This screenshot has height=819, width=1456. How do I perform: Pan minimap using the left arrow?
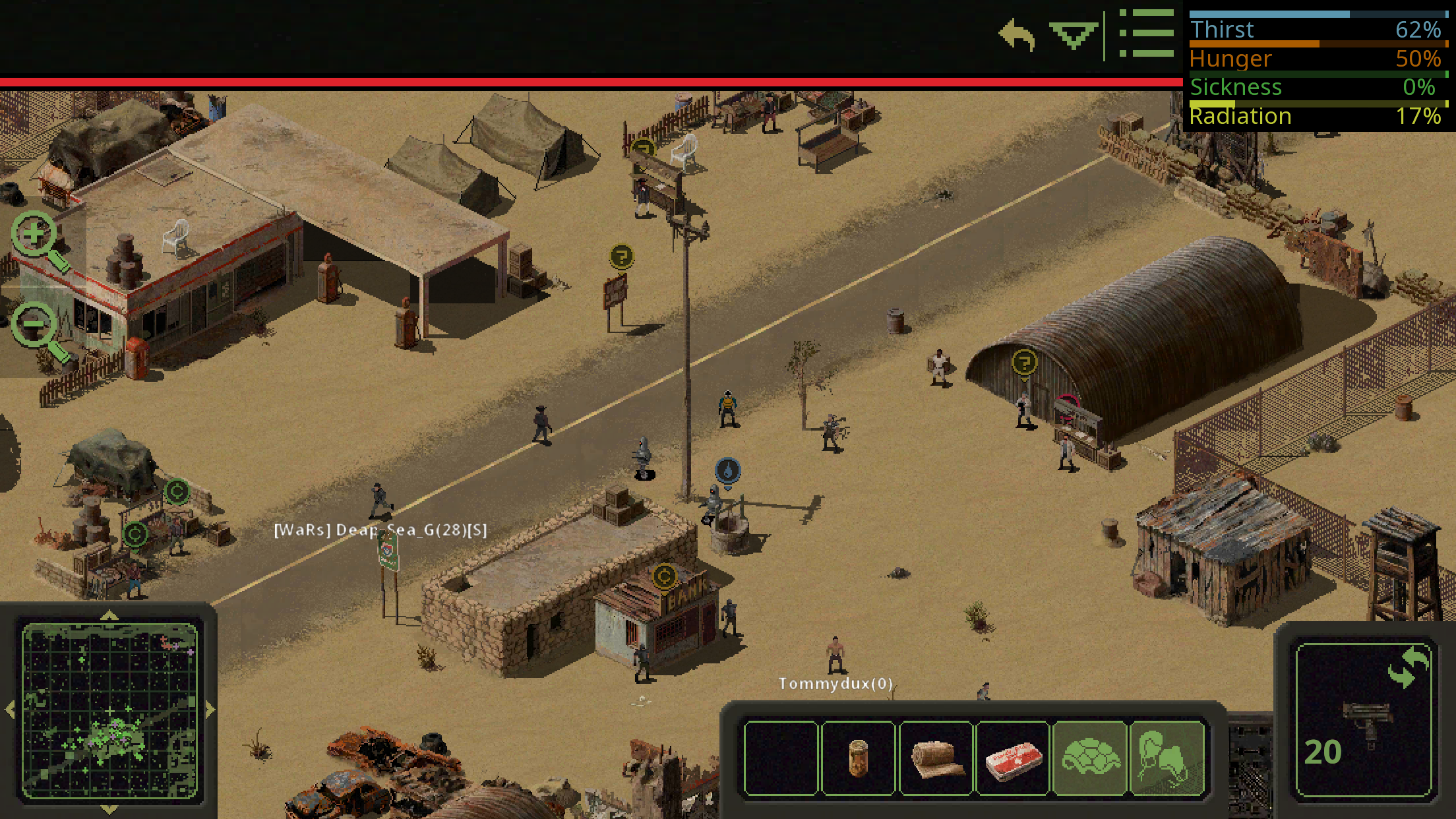pyautogui.click(x=10, y=710)
